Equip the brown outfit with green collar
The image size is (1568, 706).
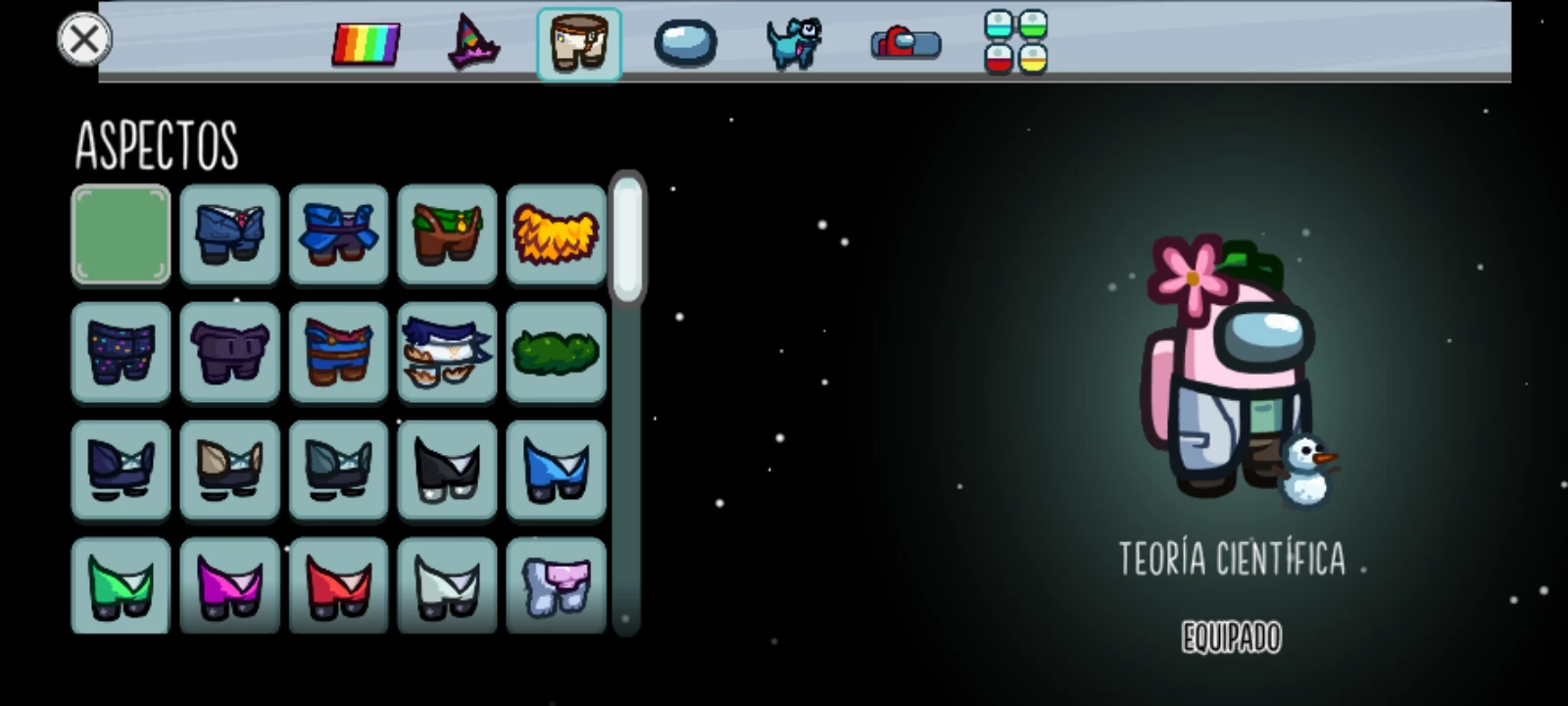[x=447, y=234]
